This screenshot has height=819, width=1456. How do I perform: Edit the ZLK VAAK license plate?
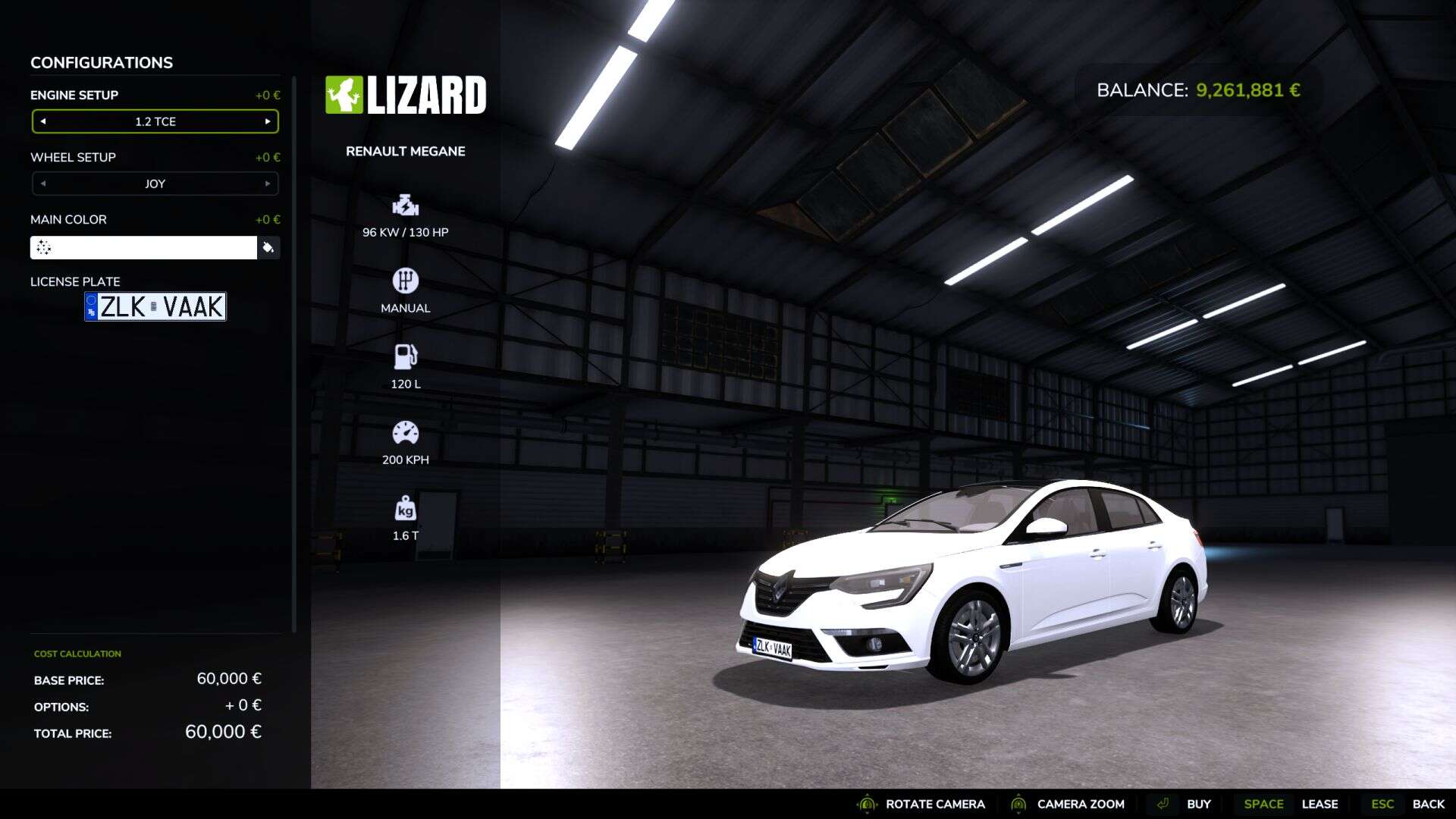(155, 306)
